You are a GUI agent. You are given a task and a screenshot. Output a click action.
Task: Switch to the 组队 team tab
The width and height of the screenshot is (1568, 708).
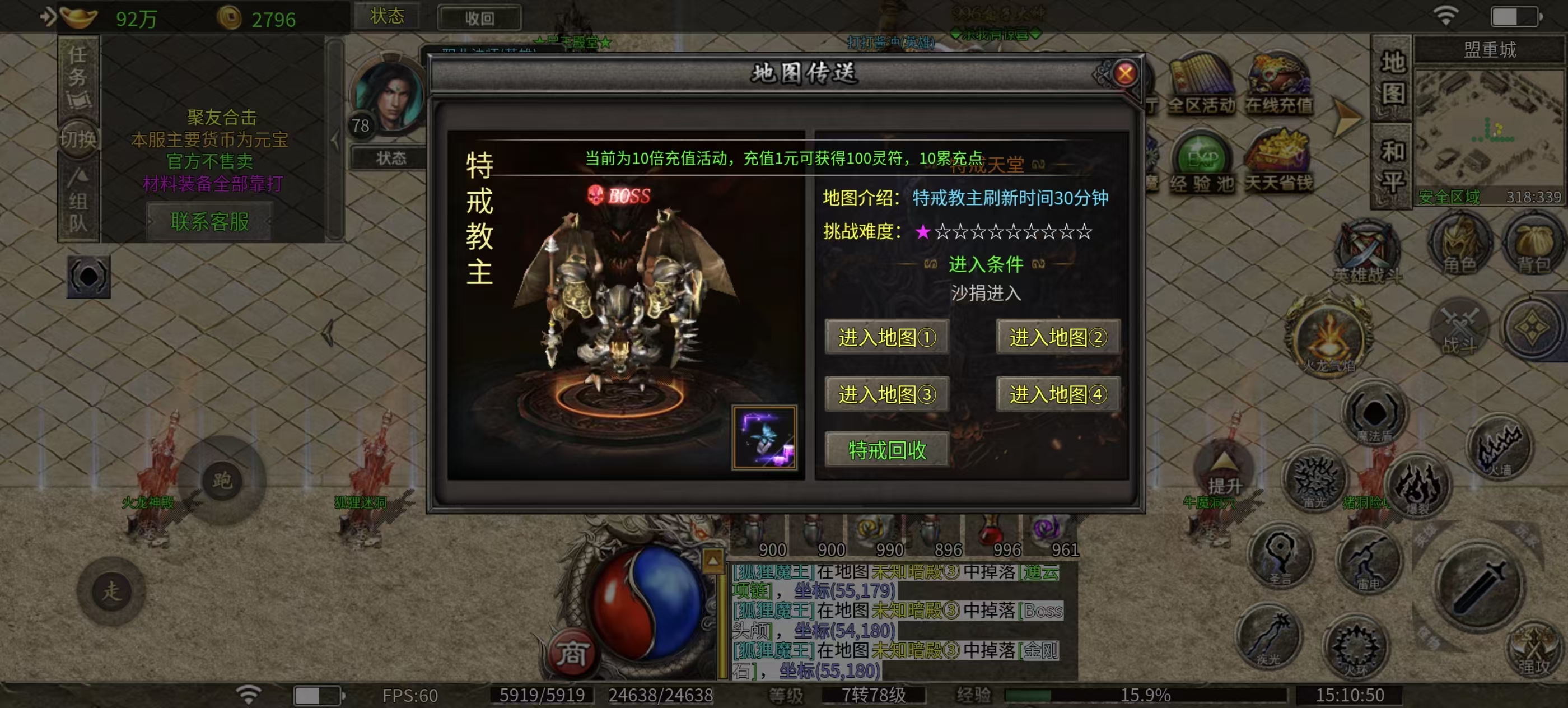[x=78, y=201]
